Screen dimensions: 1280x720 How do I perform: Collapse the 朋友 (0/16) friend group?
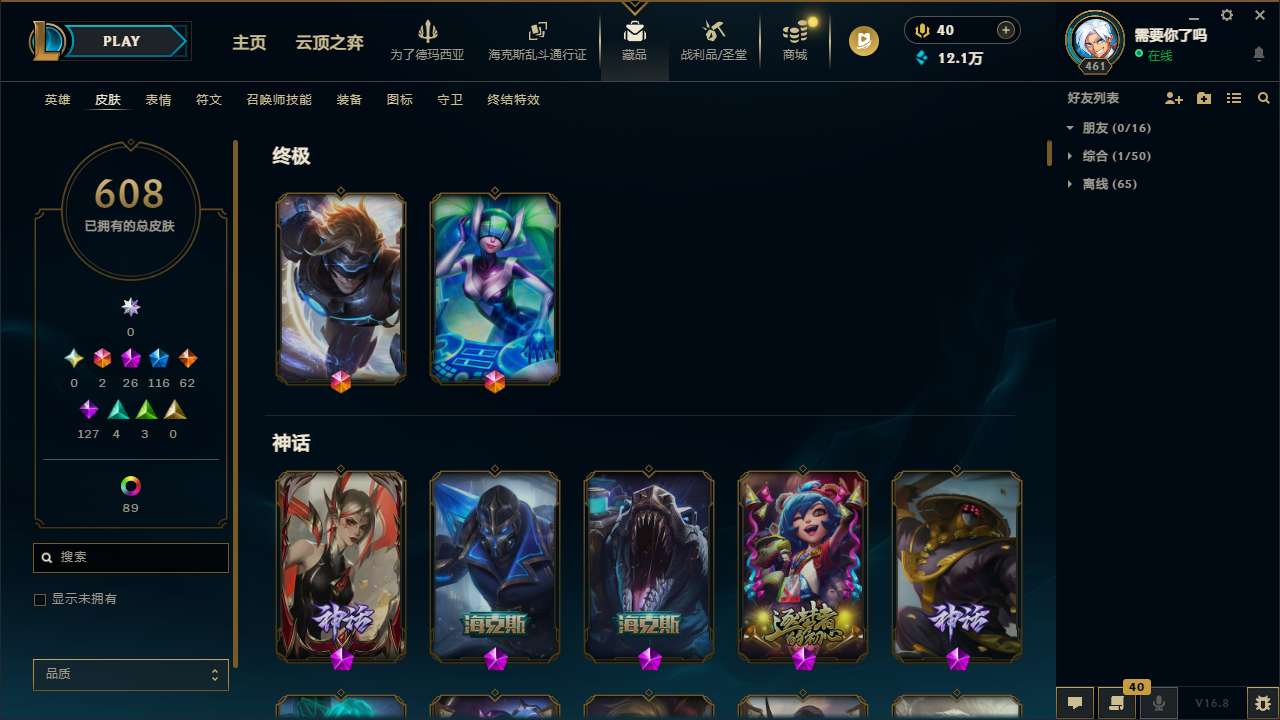click(1070, 128)
